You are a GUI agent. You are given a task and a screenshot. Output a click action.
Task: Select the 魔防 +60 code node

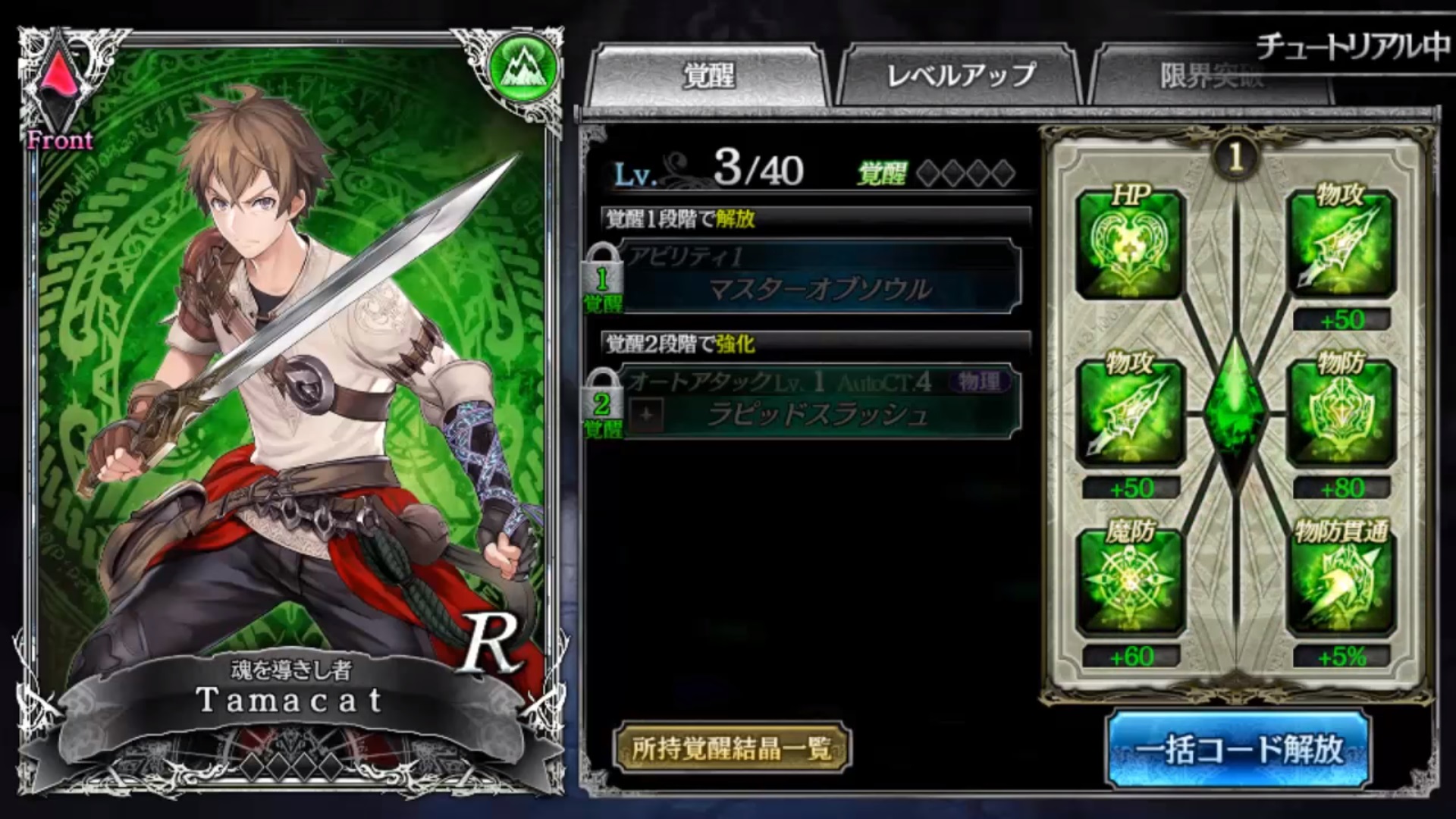(1130, 582)
